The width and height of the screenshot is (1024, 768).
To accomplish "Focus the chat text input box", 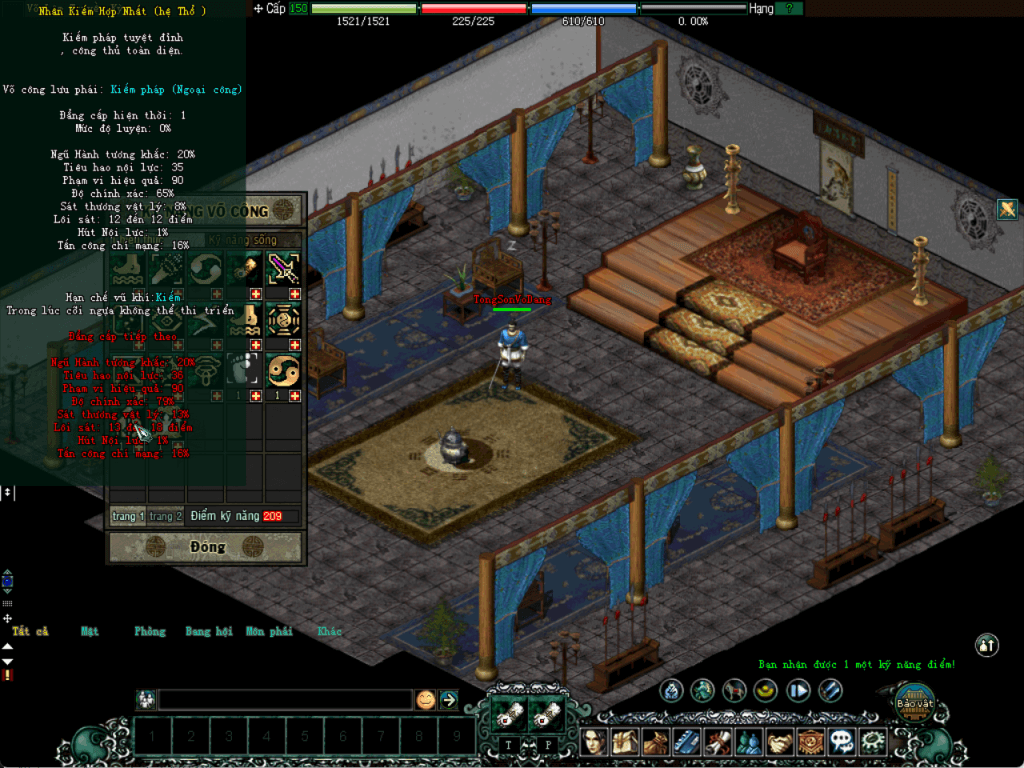I will point(285,700).
